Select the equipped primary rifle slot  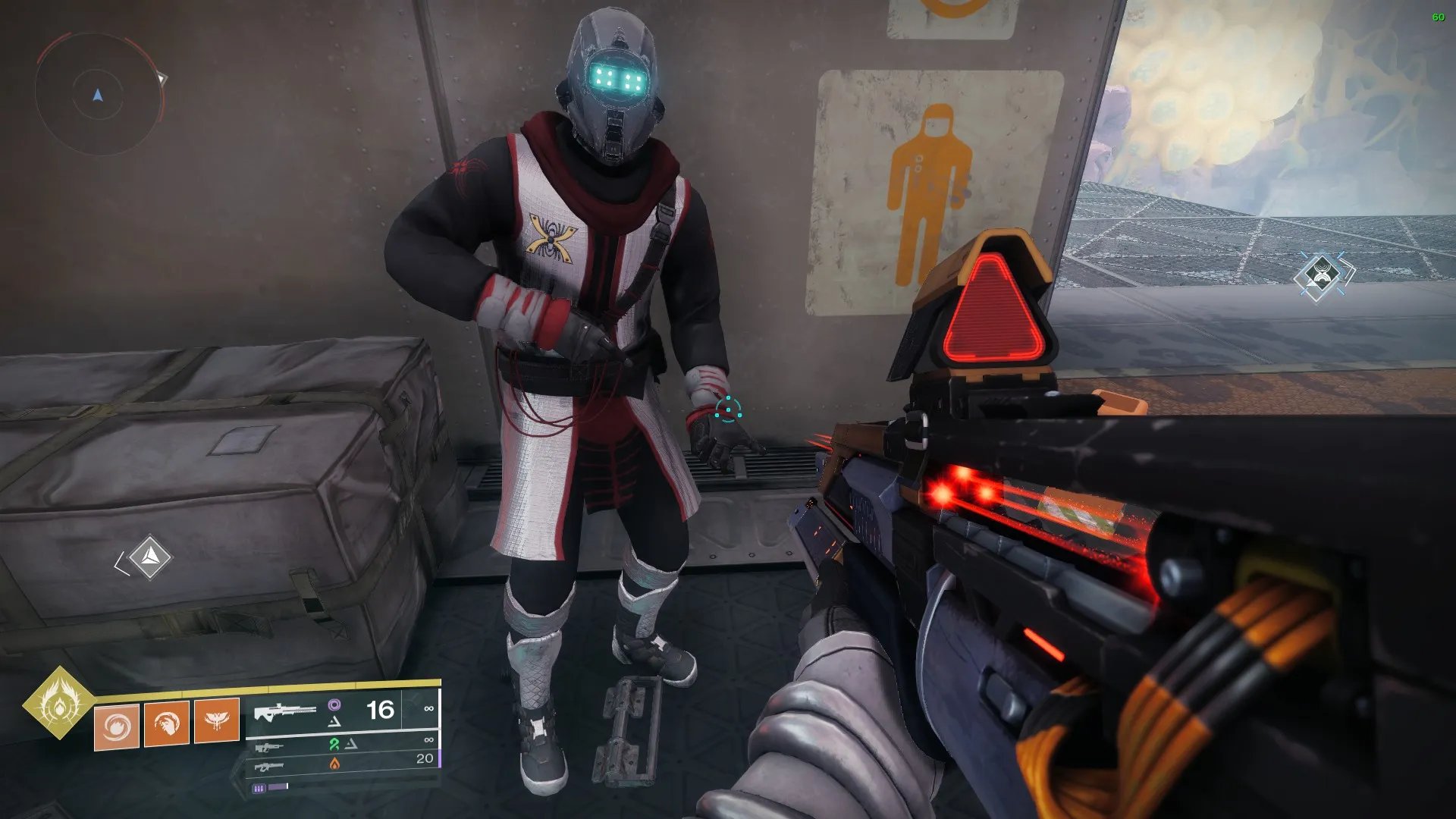[341, 711]
